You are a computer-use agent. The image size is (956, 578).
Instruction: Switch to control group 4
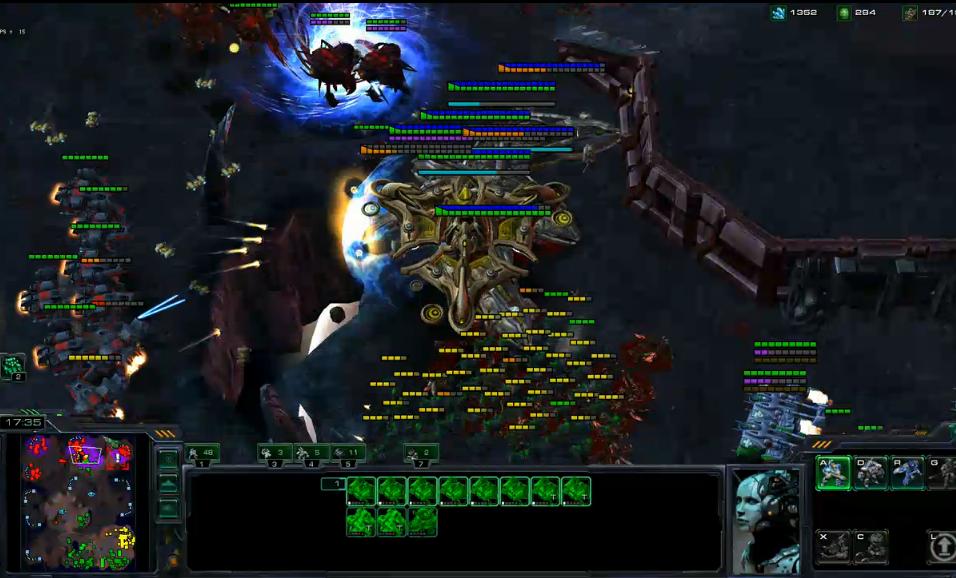tap(311, 453)
